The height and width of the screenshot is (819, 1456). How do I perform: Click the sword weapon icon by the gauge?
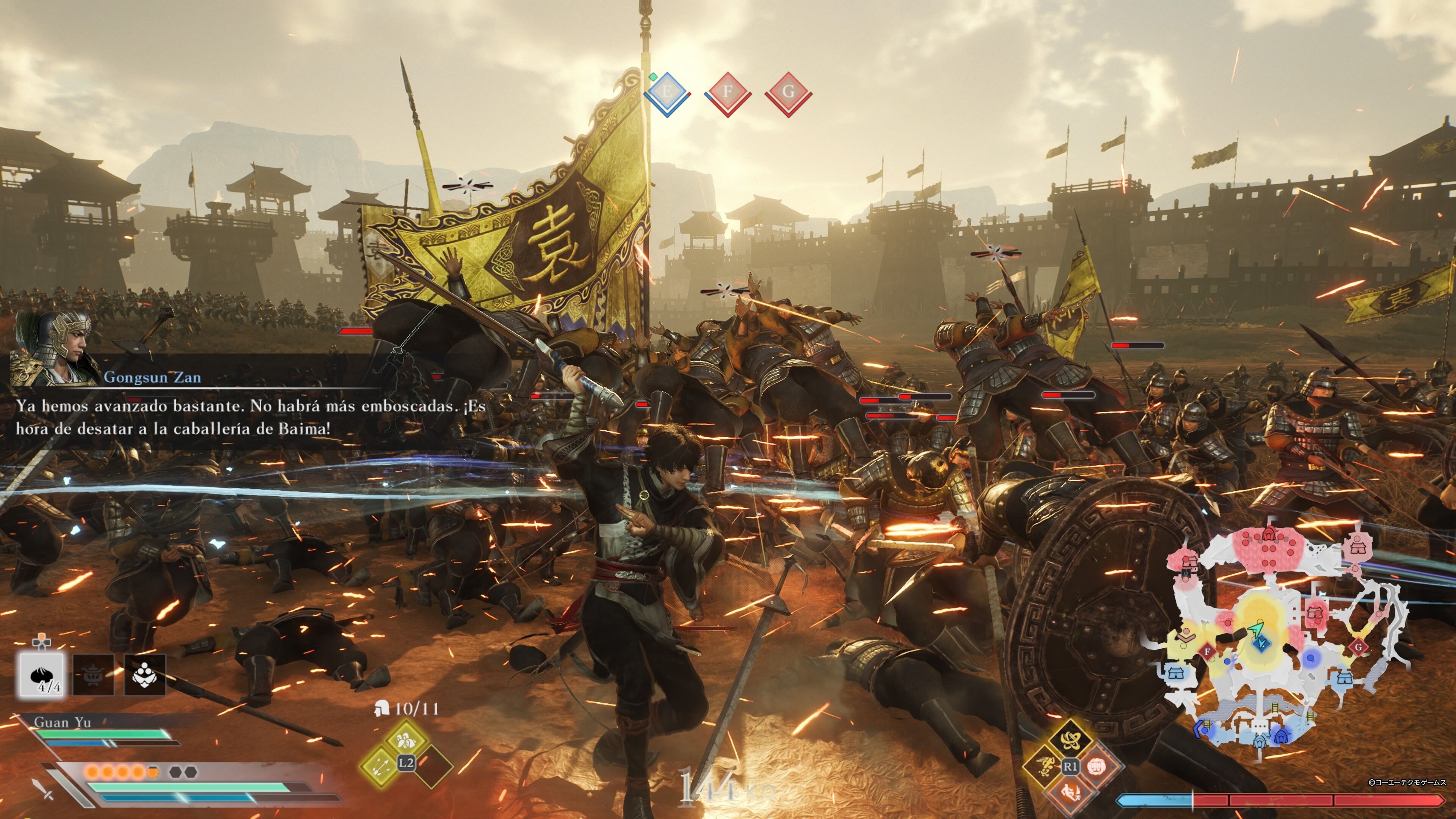[43, 788]
